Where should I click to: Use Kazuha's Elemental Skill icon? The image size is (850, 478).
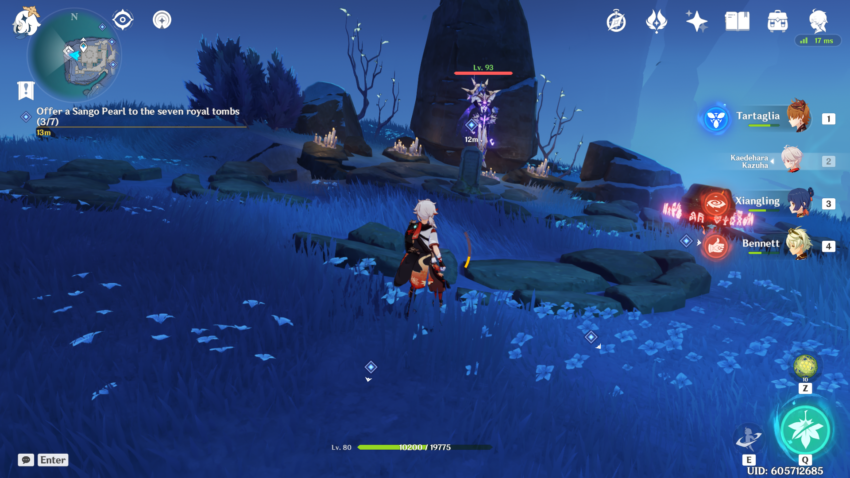pyautogui.click(x=746, y=438)
